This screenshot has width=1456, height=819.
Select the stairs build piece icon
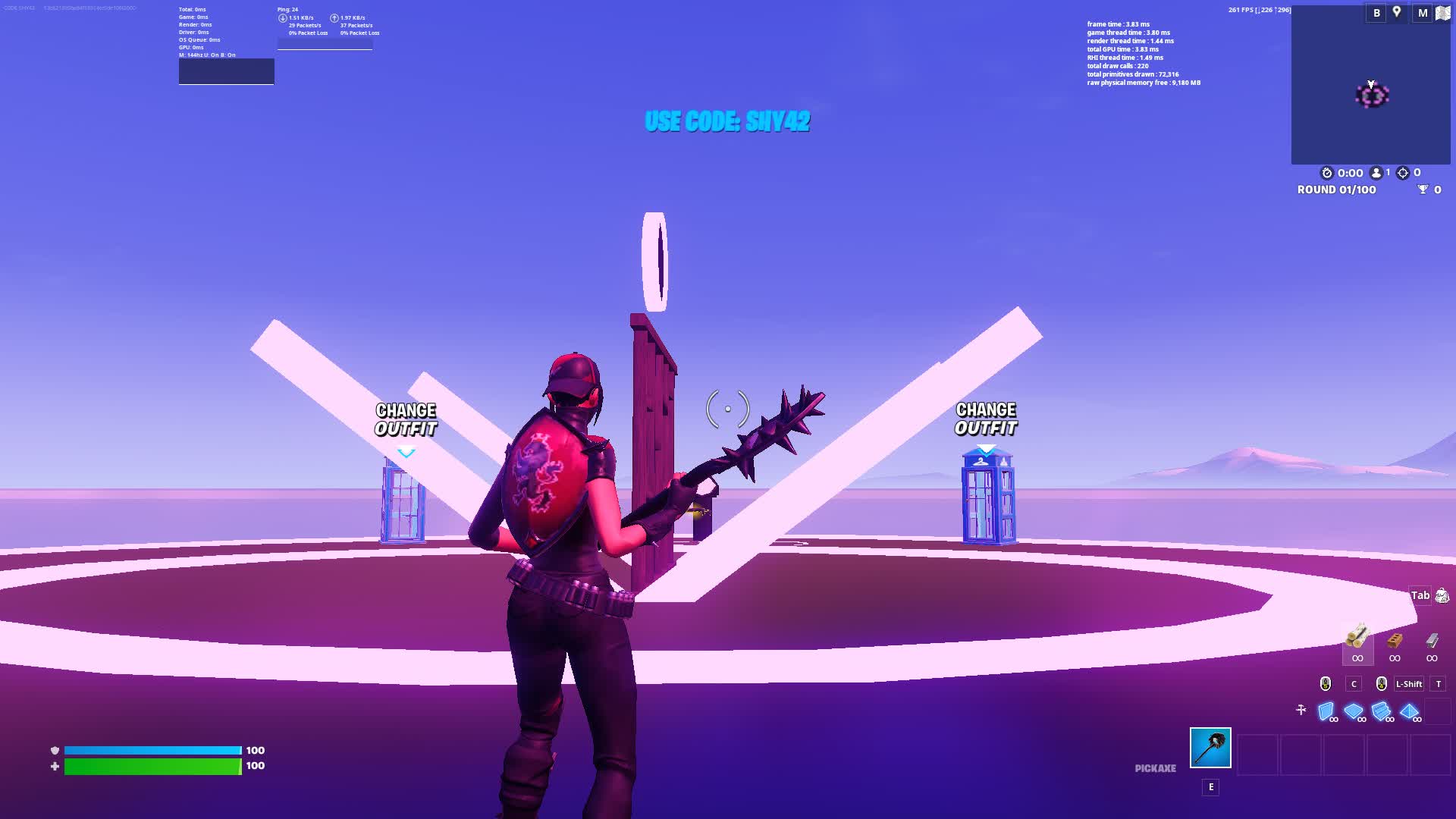click(x=1381, y=711)
